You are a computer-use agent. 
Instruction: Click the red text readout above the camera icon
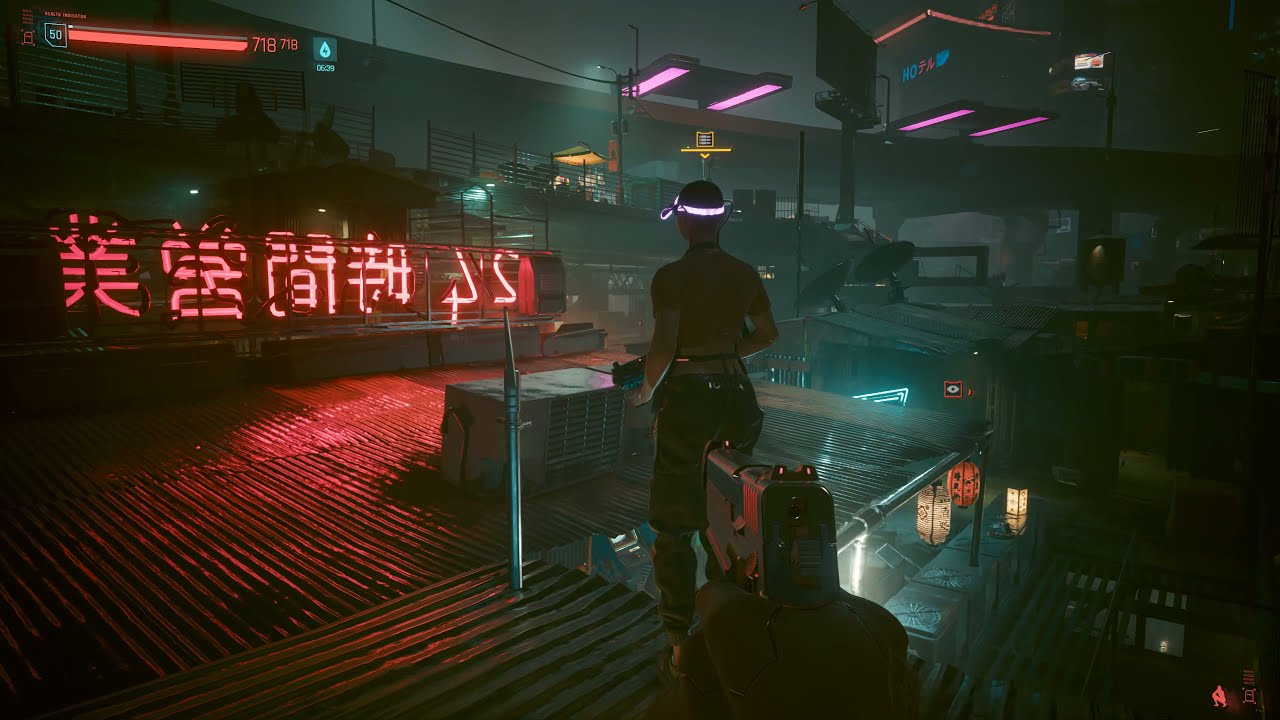[1248, 677]
